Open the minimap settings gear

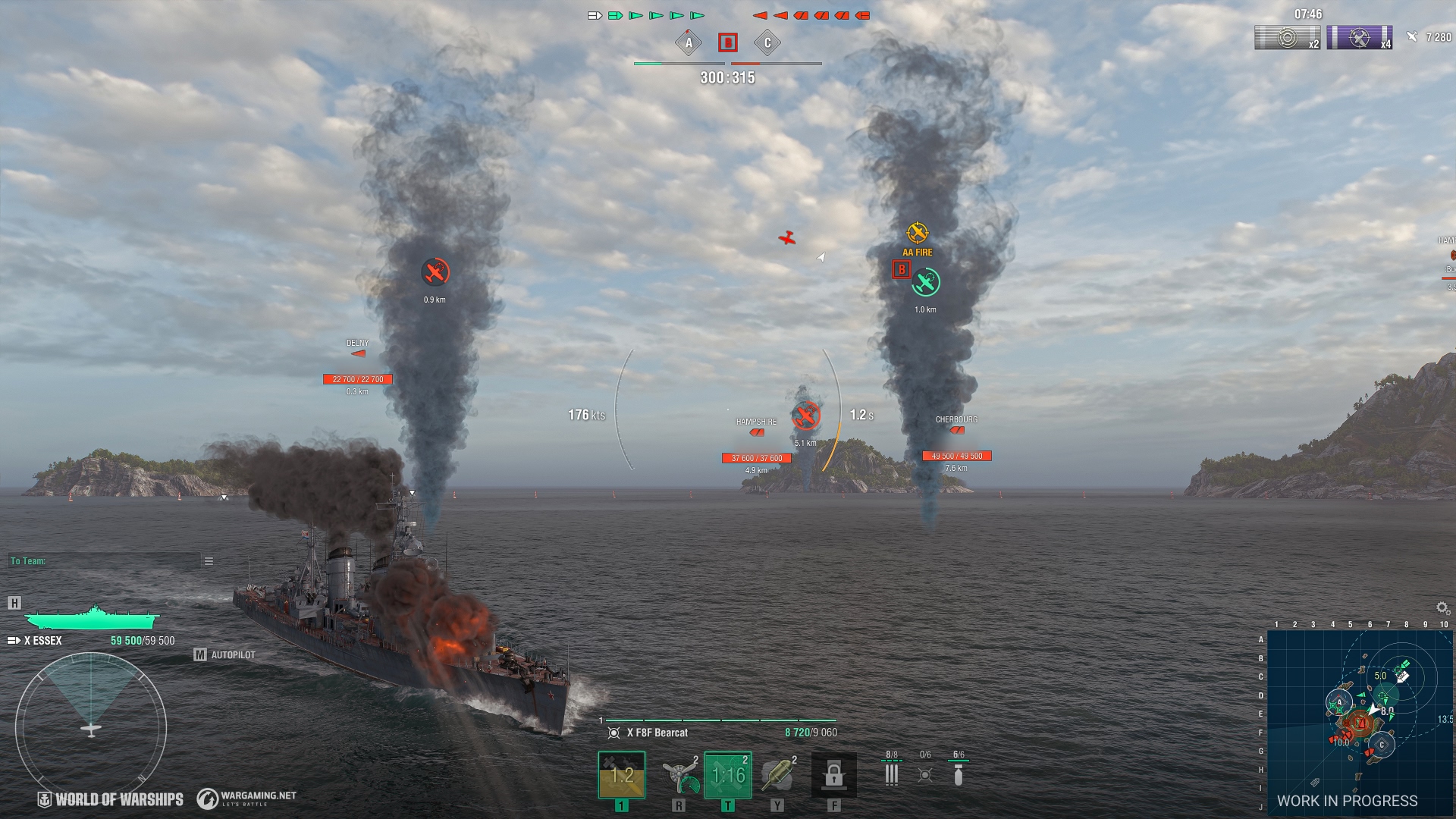(x=1442, y=608)
